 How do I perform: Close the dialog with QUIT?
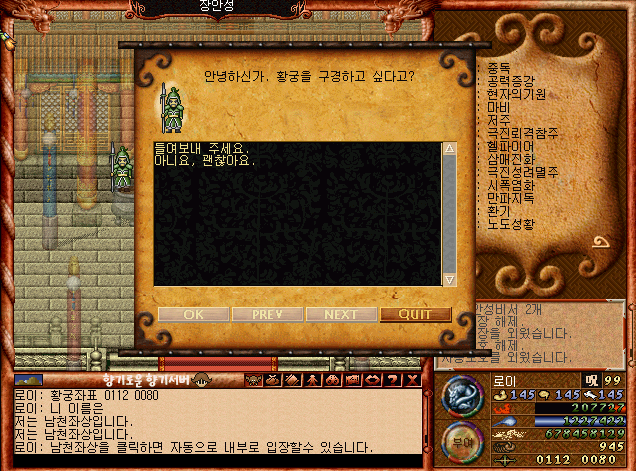tap(415, 314)
